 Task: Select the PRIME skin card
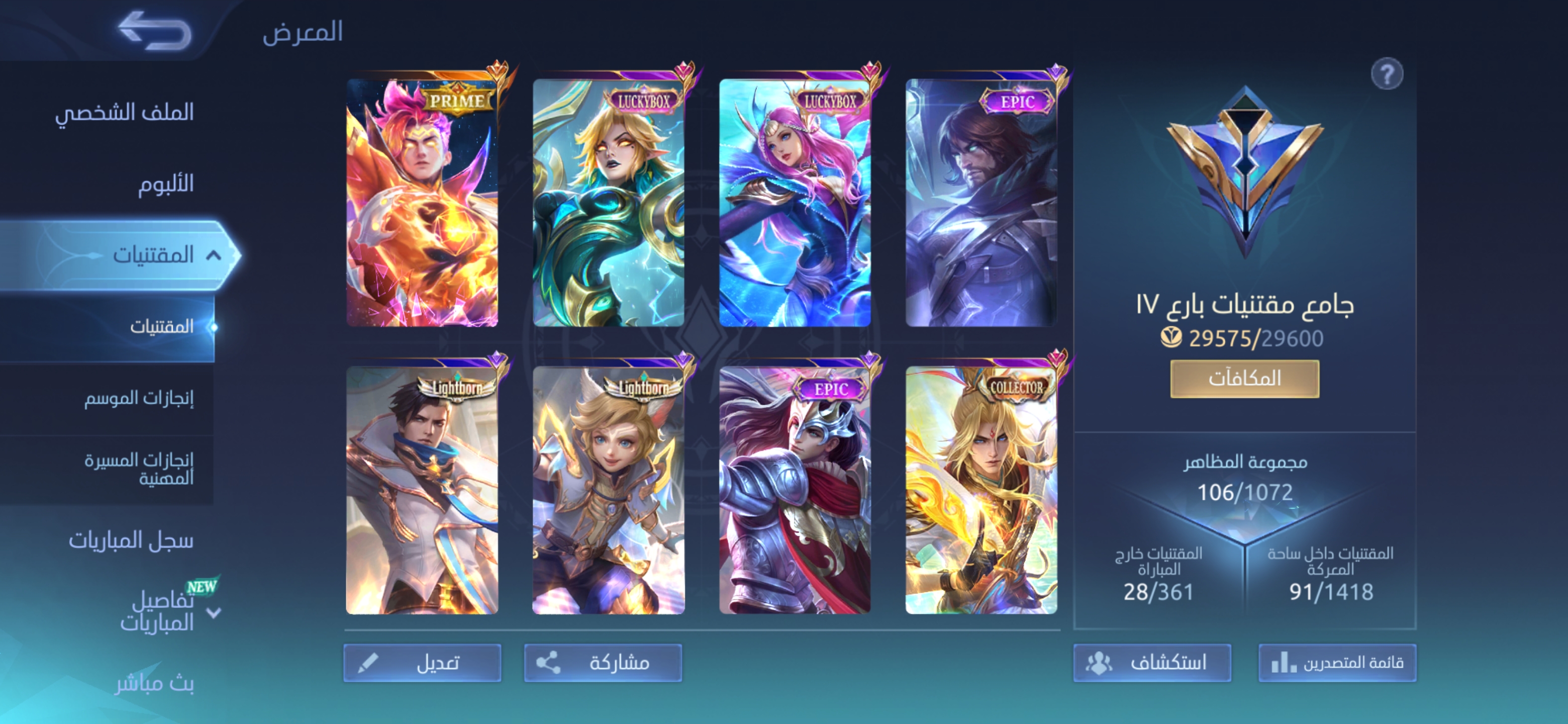pyautogui.click(x=423, y=202)
